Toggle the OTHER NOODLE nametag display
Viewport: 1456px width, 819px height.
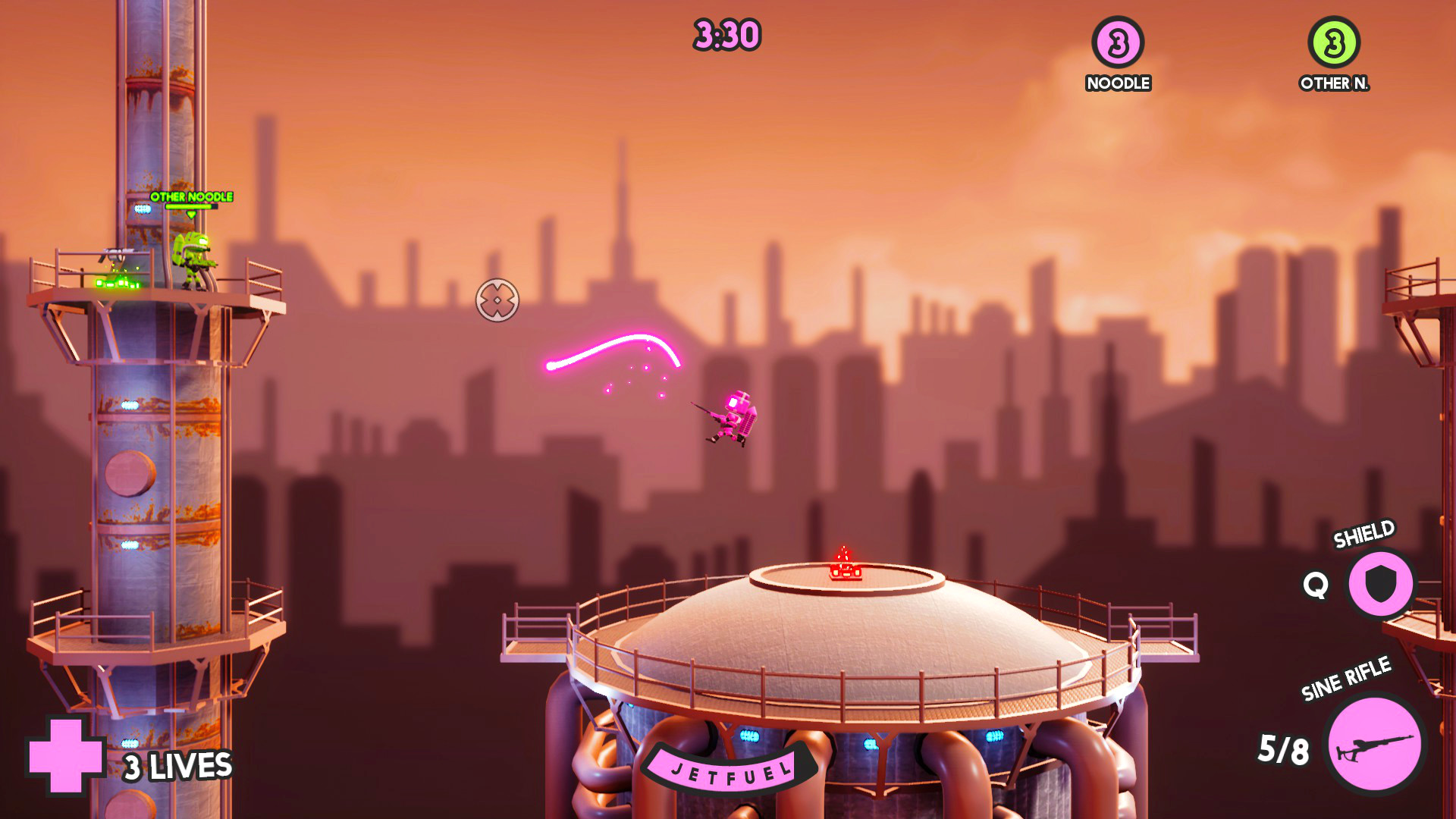[x=191, y=196]
